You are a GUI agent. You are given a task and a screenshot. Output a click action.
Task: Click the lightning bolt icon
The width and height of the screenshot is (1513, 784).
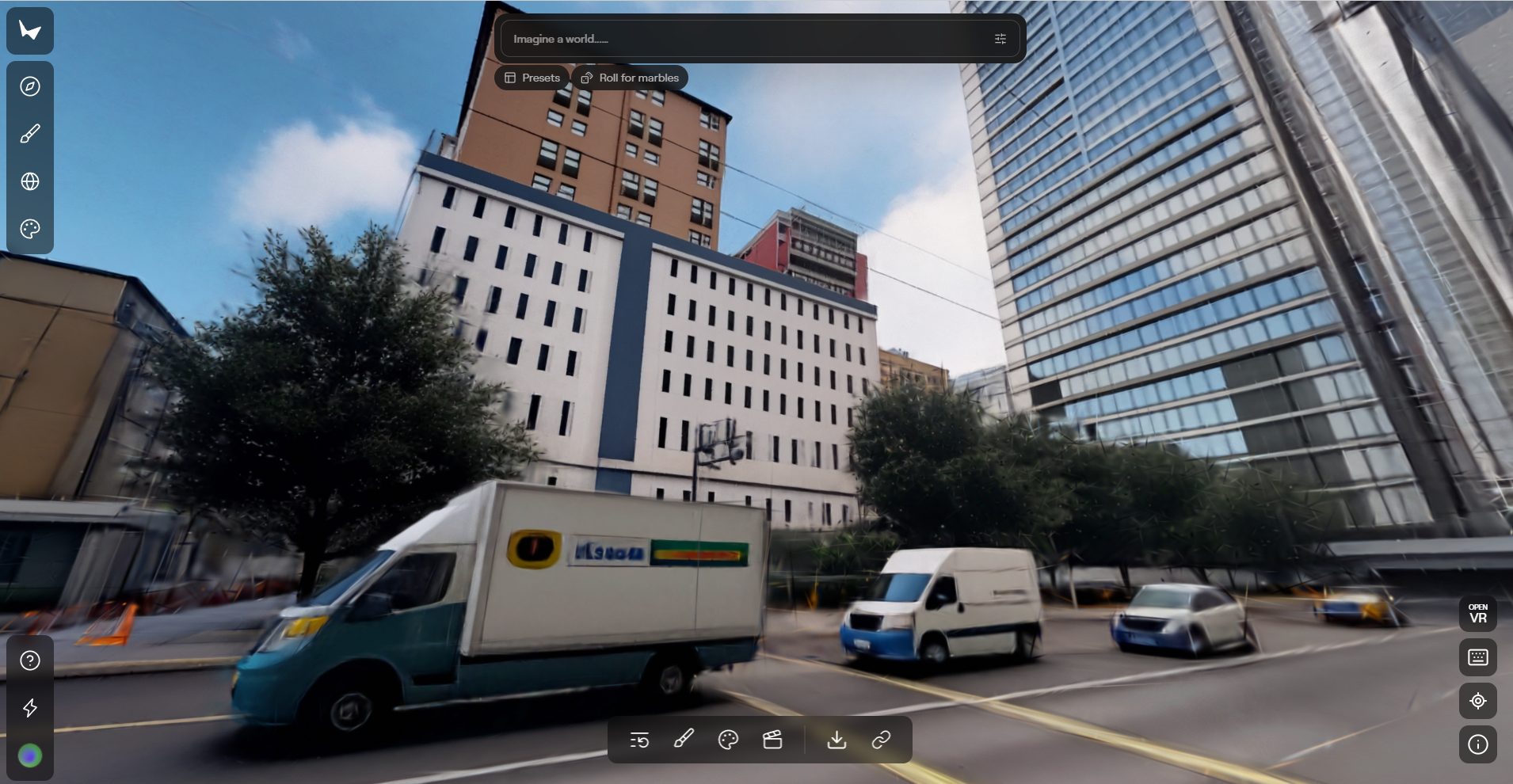pyautogui.click(x=30, y=707)
